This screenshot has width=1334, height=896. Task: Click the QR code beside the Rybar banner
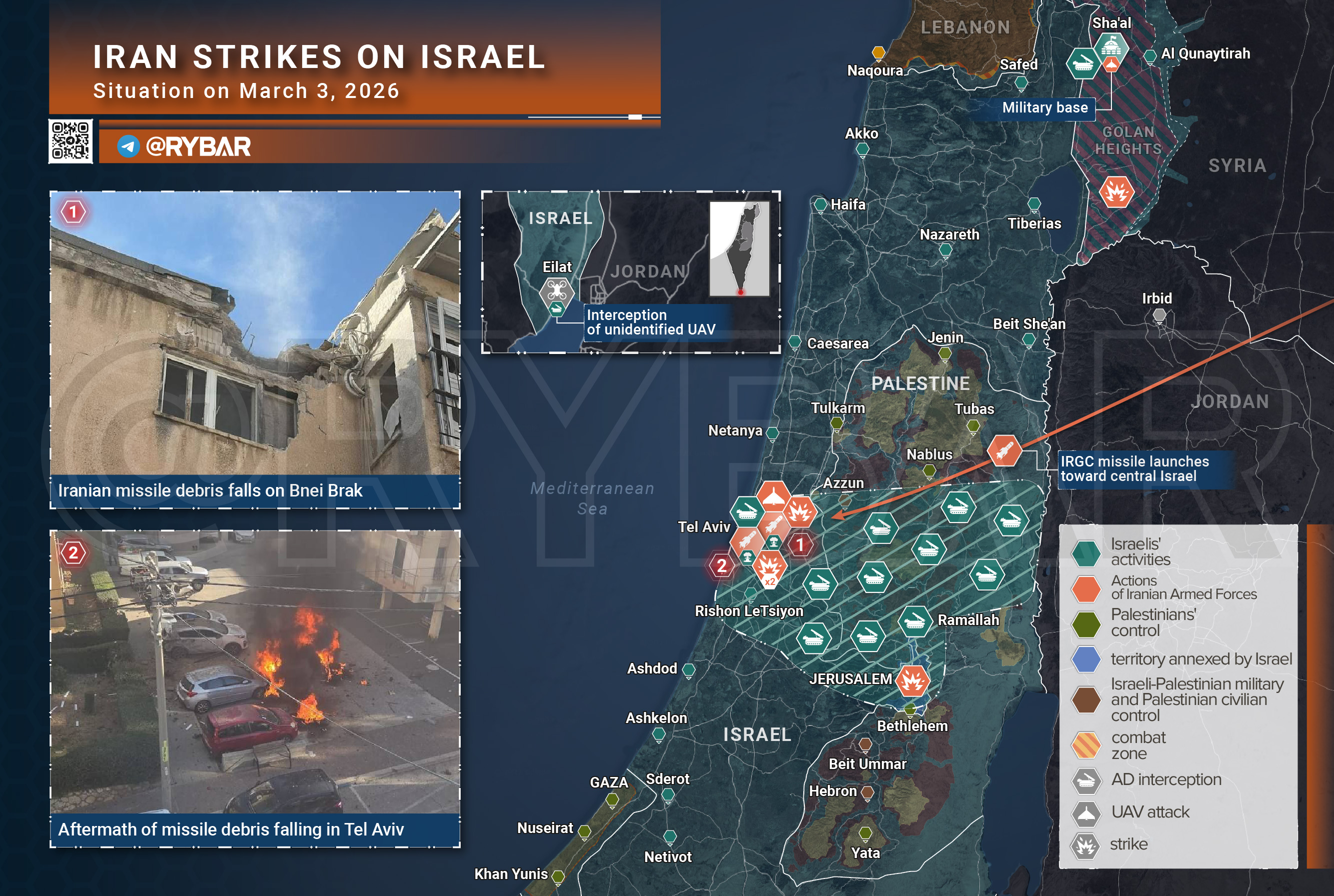coord(71,140)
